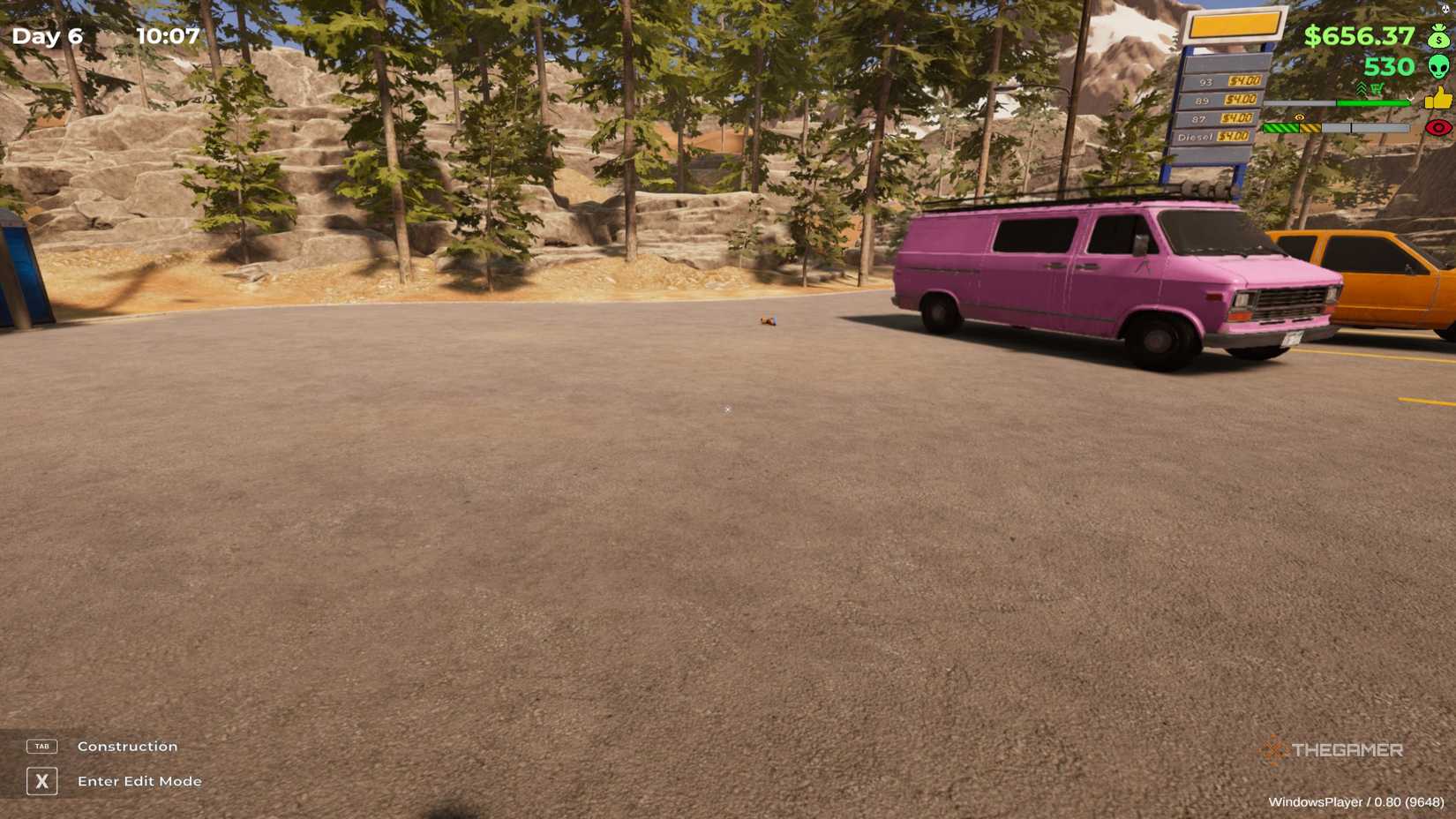The width and height of the screenshot is (1456, 819).
Task: Click the small yellow eye above the striped bar
Action: click(1299, 117)
